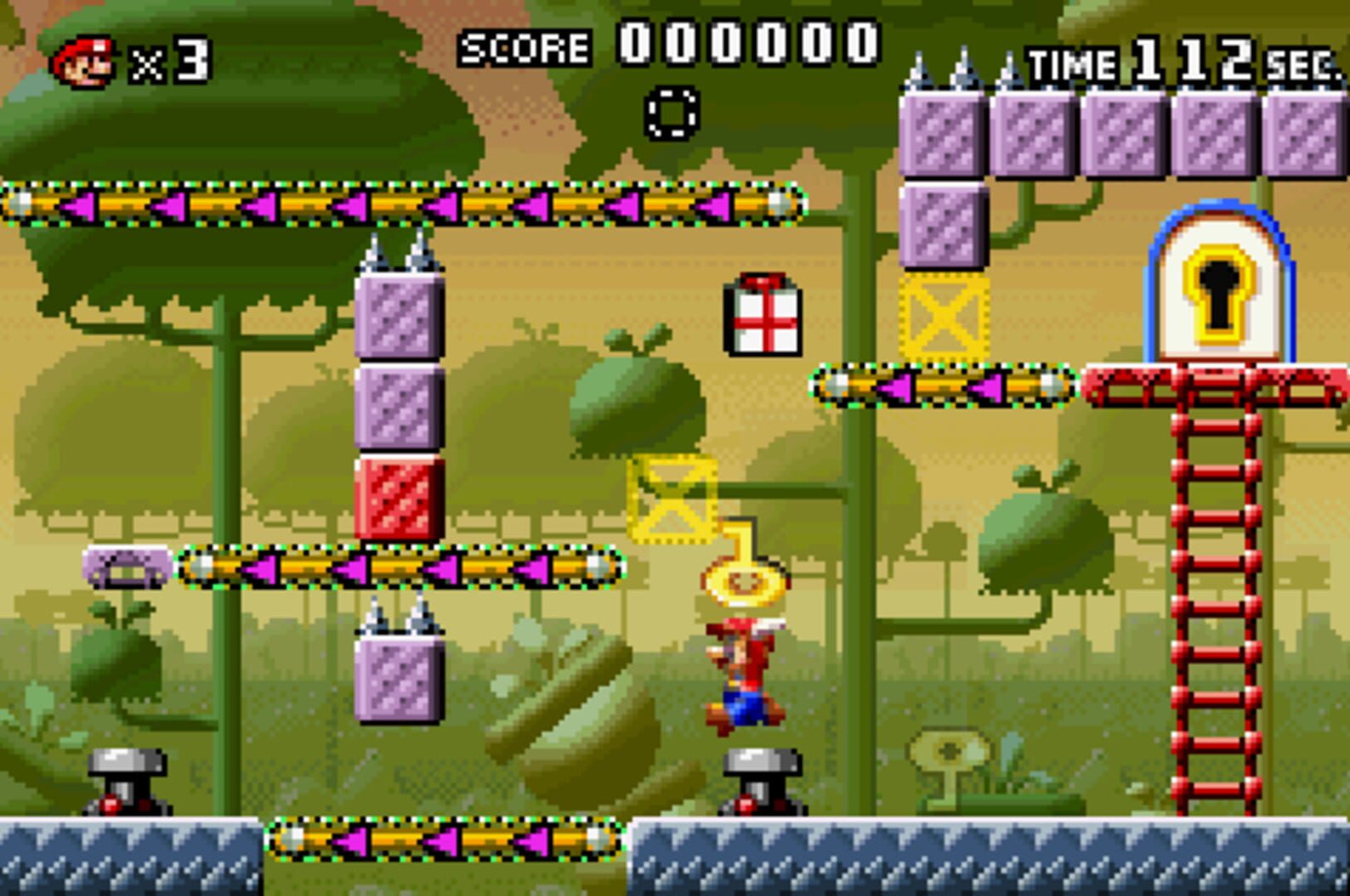The width and height of the screenshot is (1350, 896).
Task: Click Mario jumping with the key
Action: [x=743, y=672]
